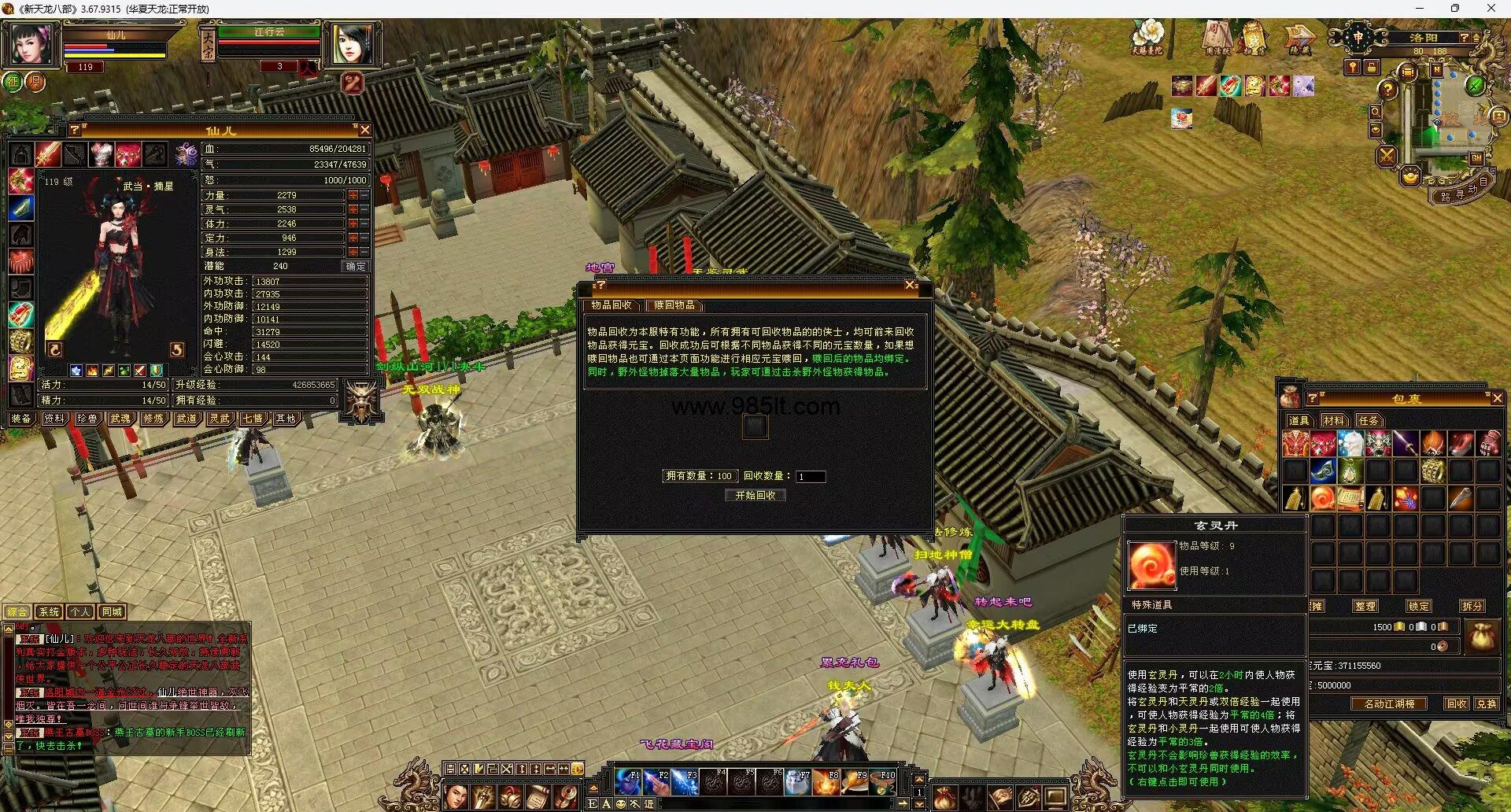This screenshot has height=812, width=1511.
Task: Add a point to 力量 strength
Action: [353, 195]
